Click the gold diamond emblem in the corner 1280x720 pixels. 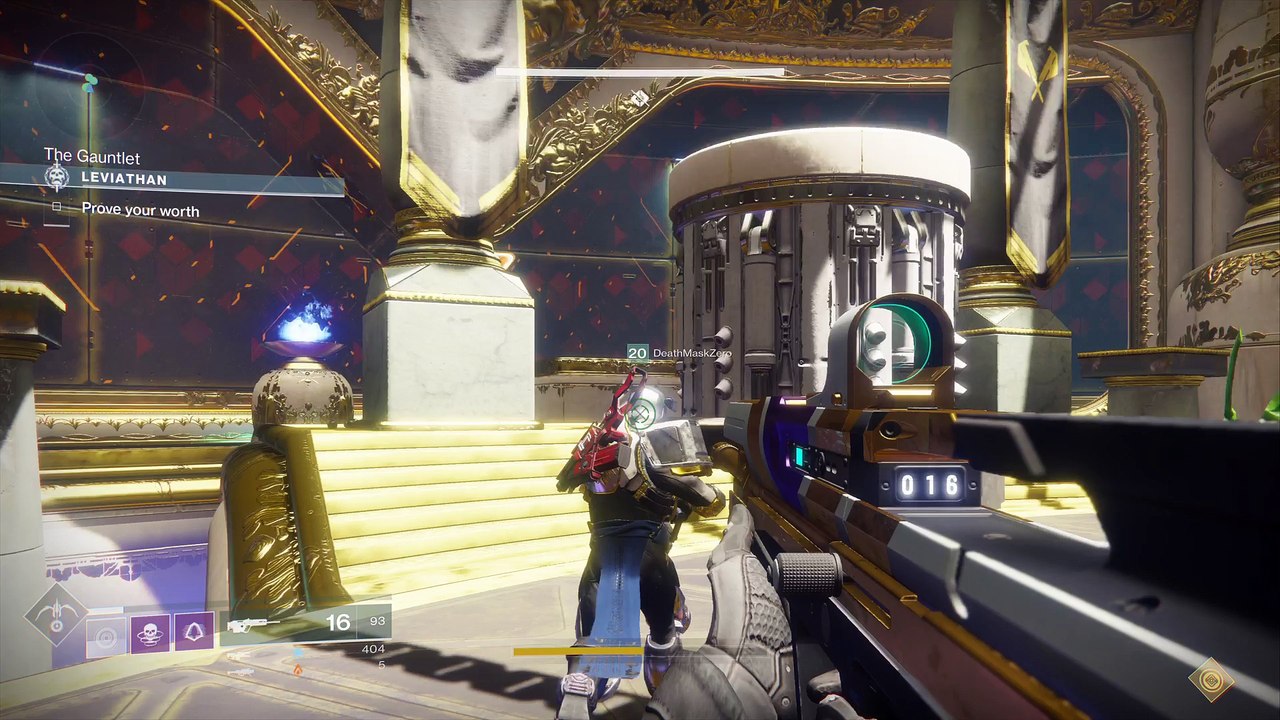pos(1211,679)
